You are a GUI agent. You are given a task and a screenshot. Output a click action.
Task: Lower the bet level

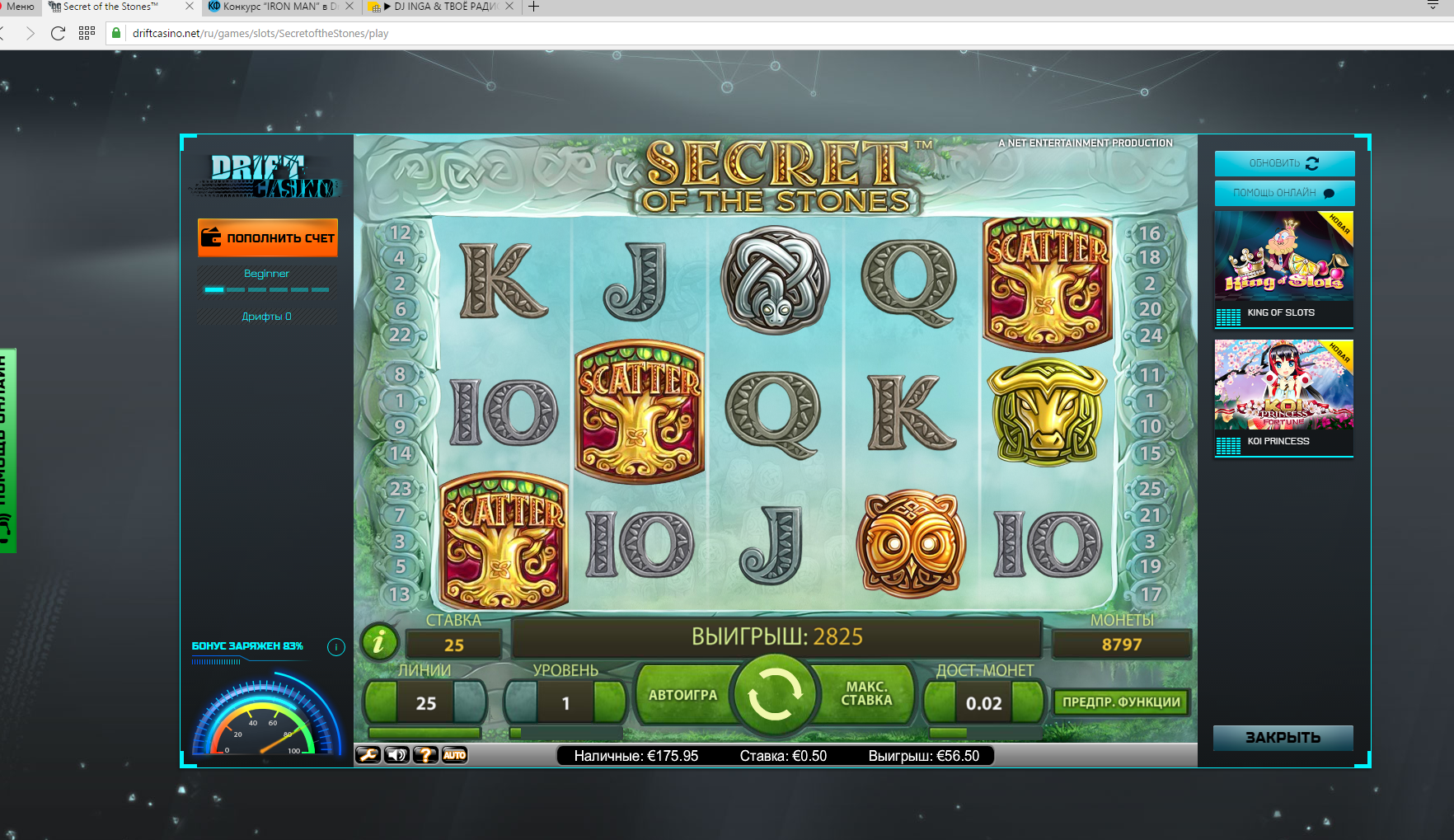point(521,702)
